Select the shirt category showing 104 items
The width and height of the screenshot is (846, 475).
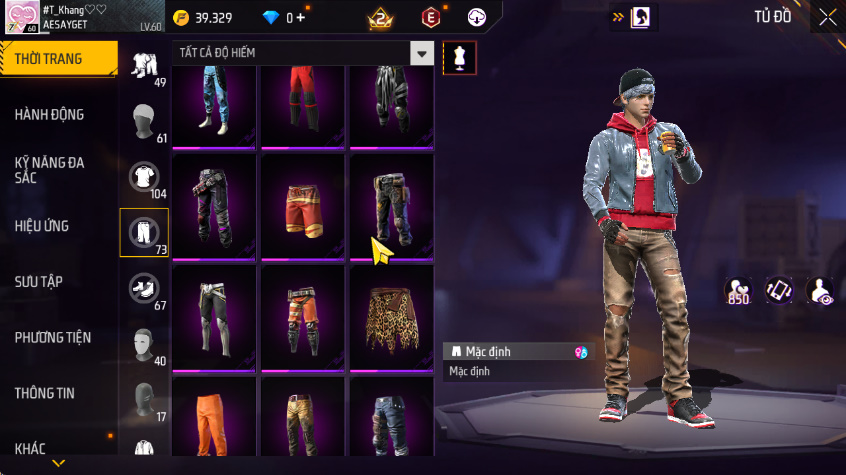click(x=144, y=178)
